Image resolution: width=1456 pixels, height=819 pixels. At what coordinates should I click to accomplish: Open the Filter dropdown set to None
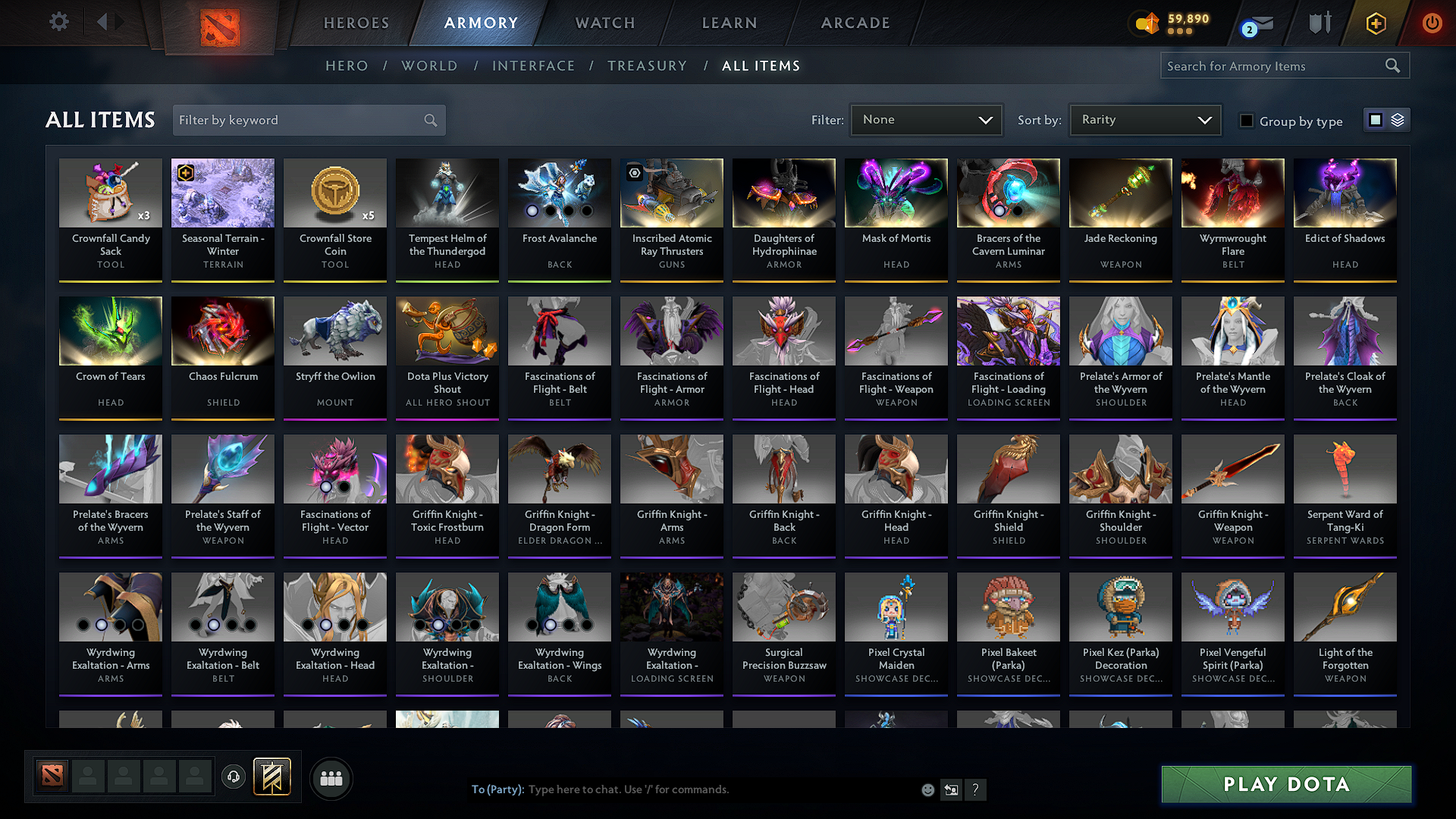pyautogui.click(x=926, y=120)
